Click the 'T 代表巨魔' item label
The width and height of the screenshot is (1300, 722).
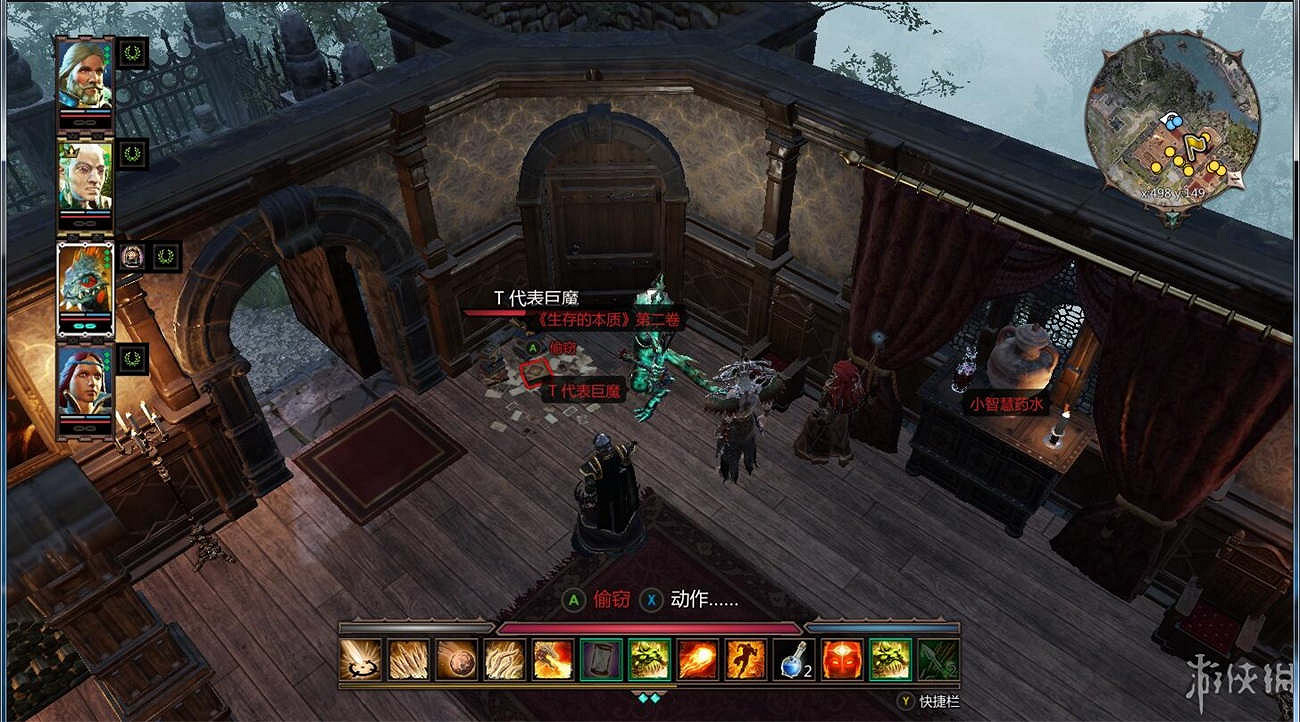(585, 392)
